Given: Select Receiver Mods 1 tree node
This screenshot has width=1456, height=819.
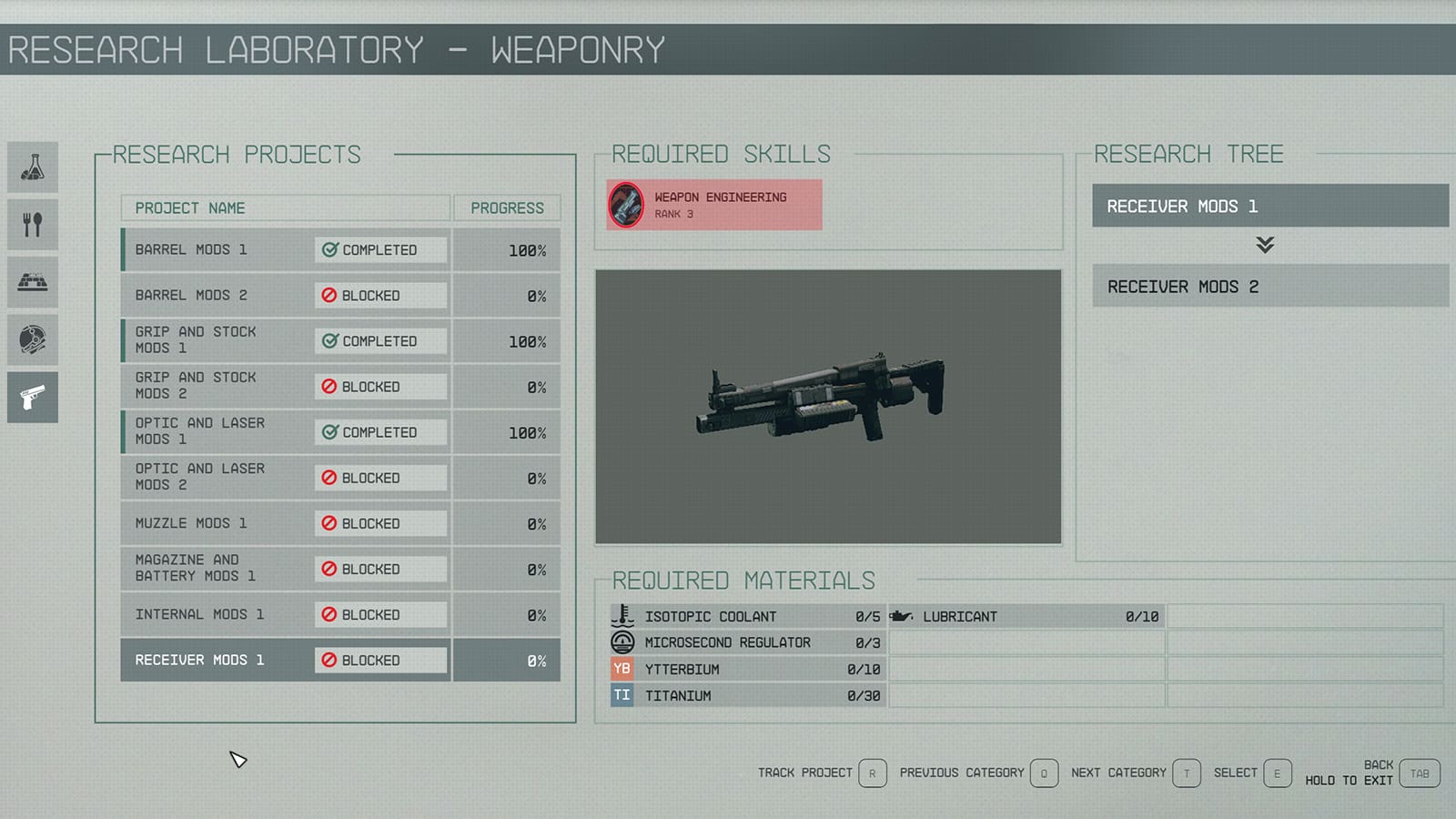Looking at the screenshot, I should pos(1269,207).
